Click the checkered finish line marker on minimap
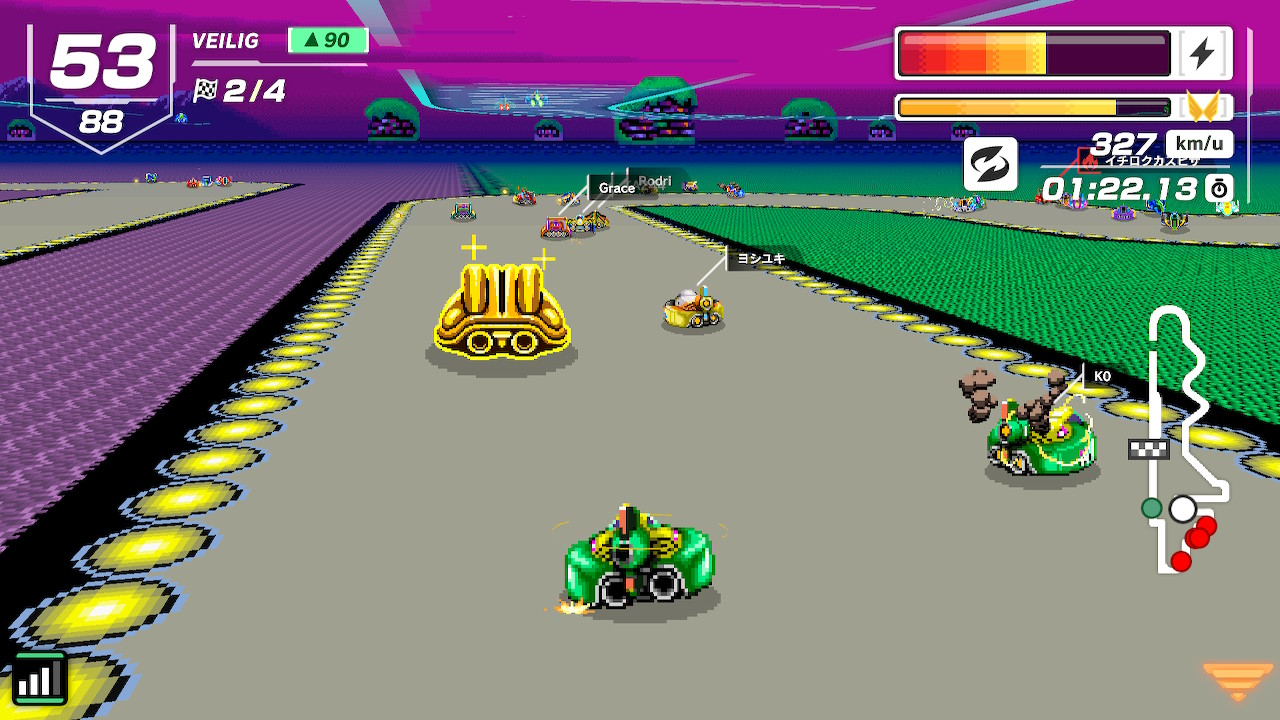The width and height of the screenshot is (1280, 720). [x=1148, y=449]
